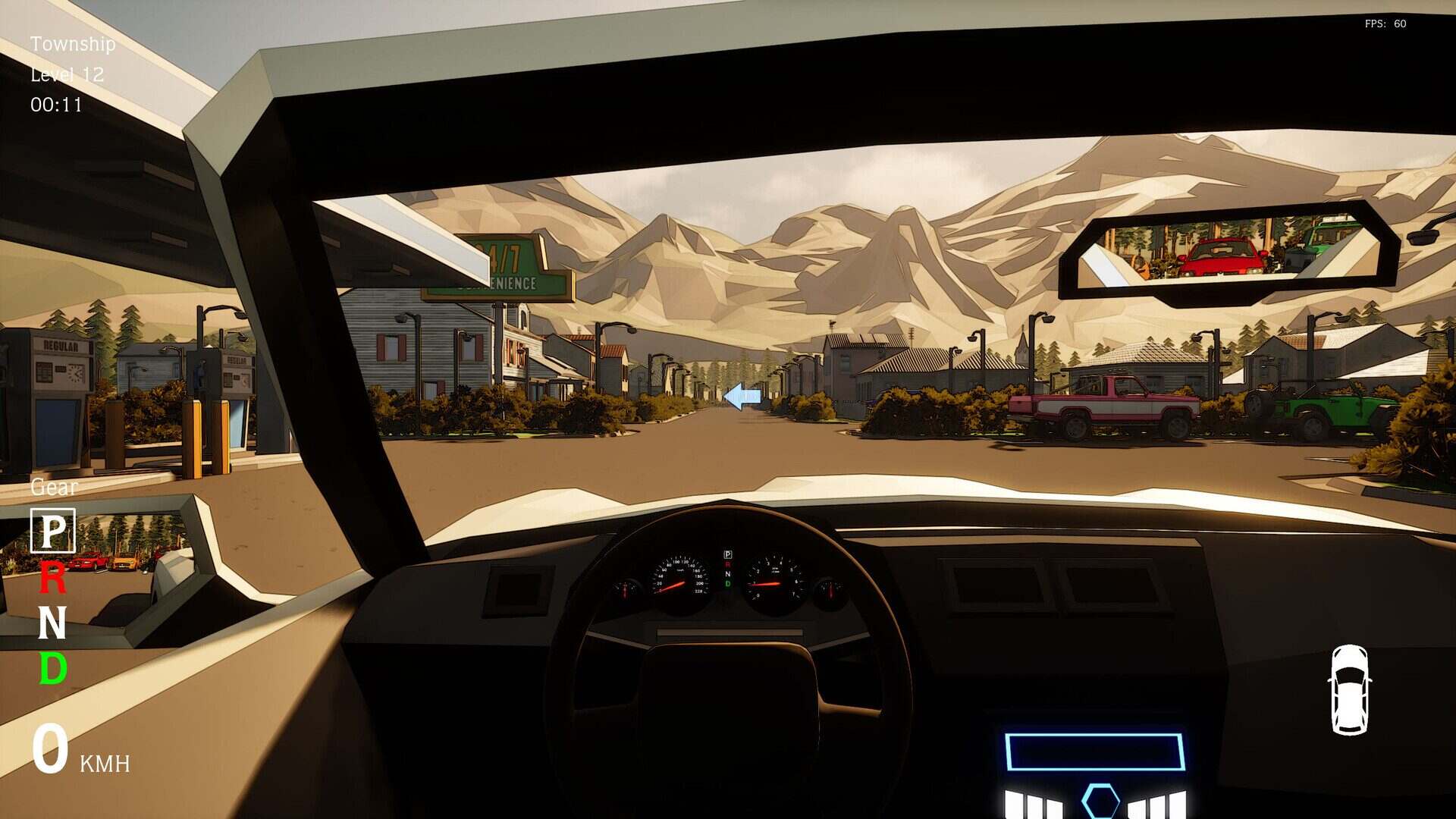Select the Township level indicator
The width and height of the screenshot is (1456, 819).
tap(72, 44)
